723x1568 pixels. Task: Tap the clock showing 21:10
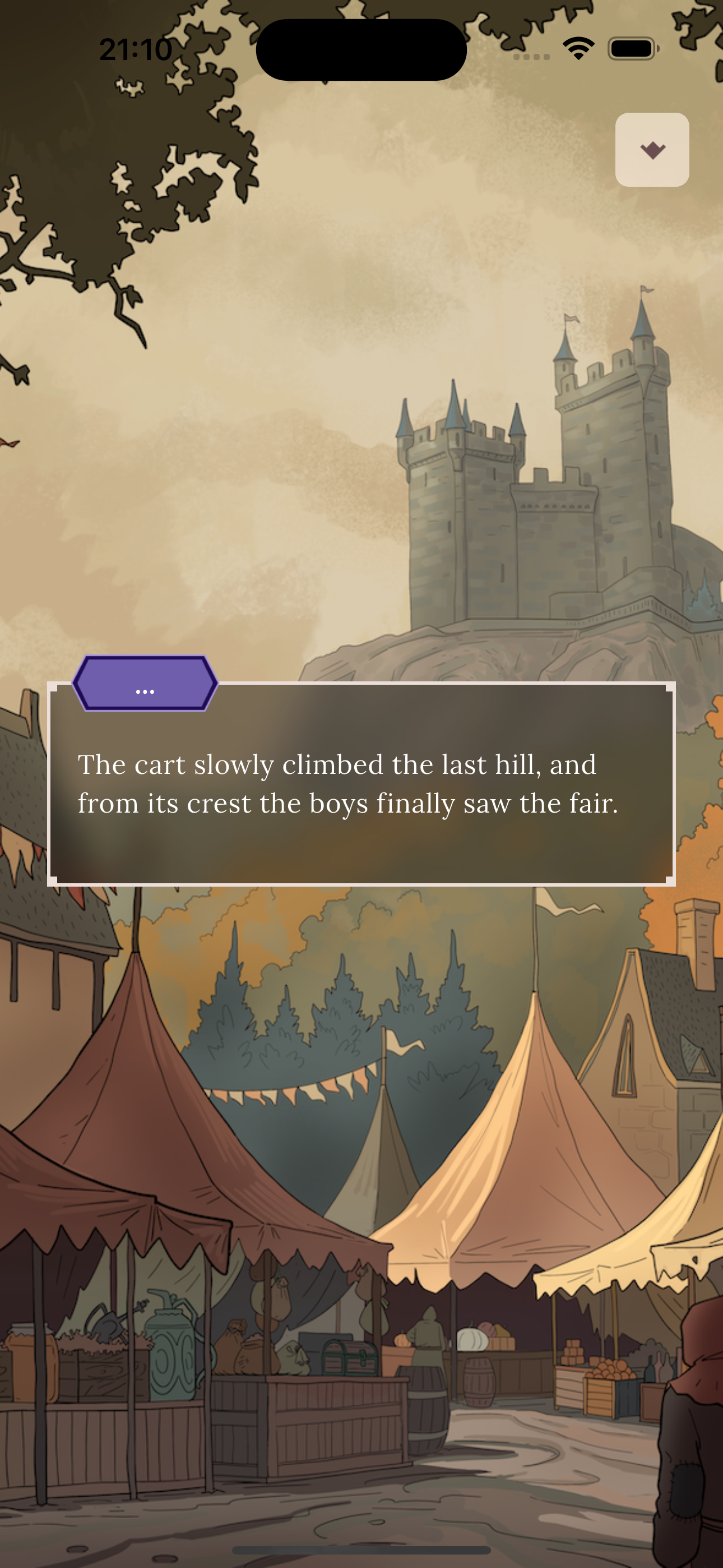(135, 50)
